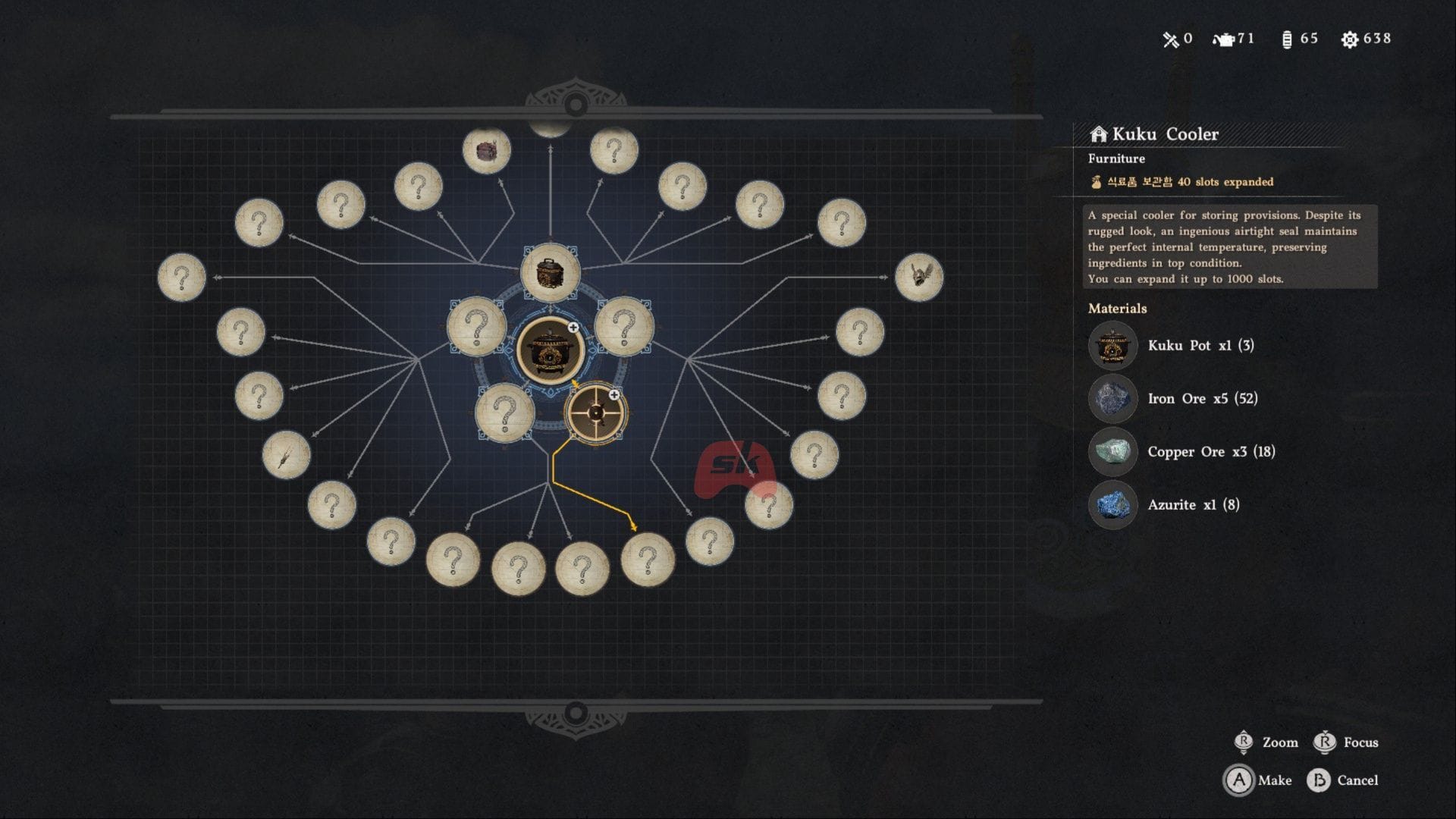Click the Copper Ore material icon

click(x=1112, y=452)
